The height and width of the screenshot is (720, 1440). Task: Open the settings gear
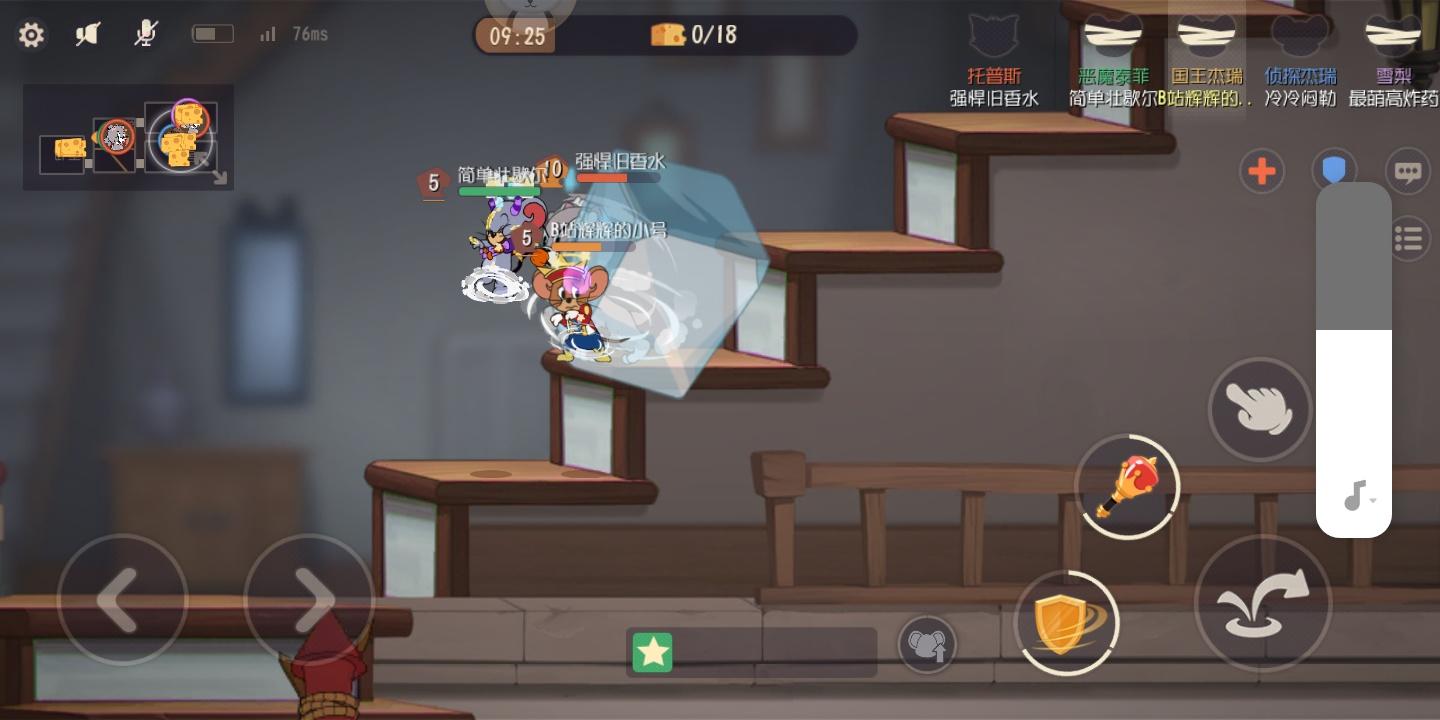pyautogui.click(x=31, y=34)
